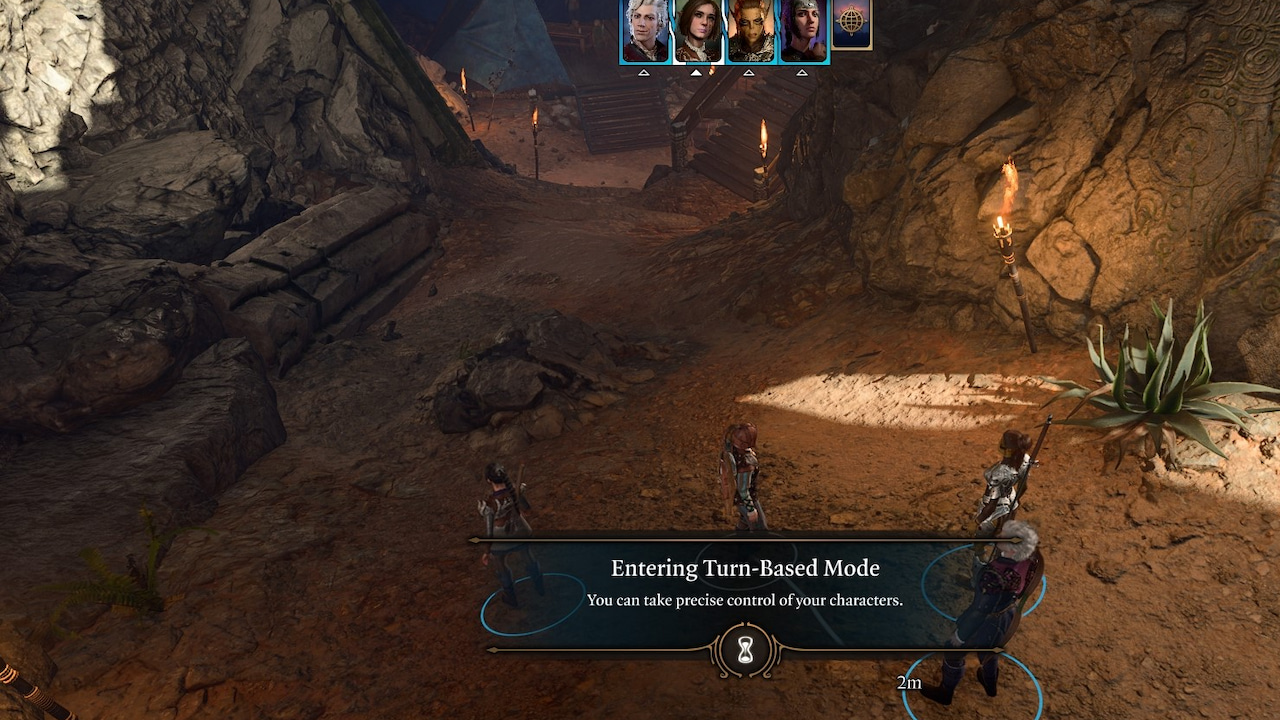Expand the first portrait's detail arrow
Viewport: 1280px width, 720px height.
(645, 73)
